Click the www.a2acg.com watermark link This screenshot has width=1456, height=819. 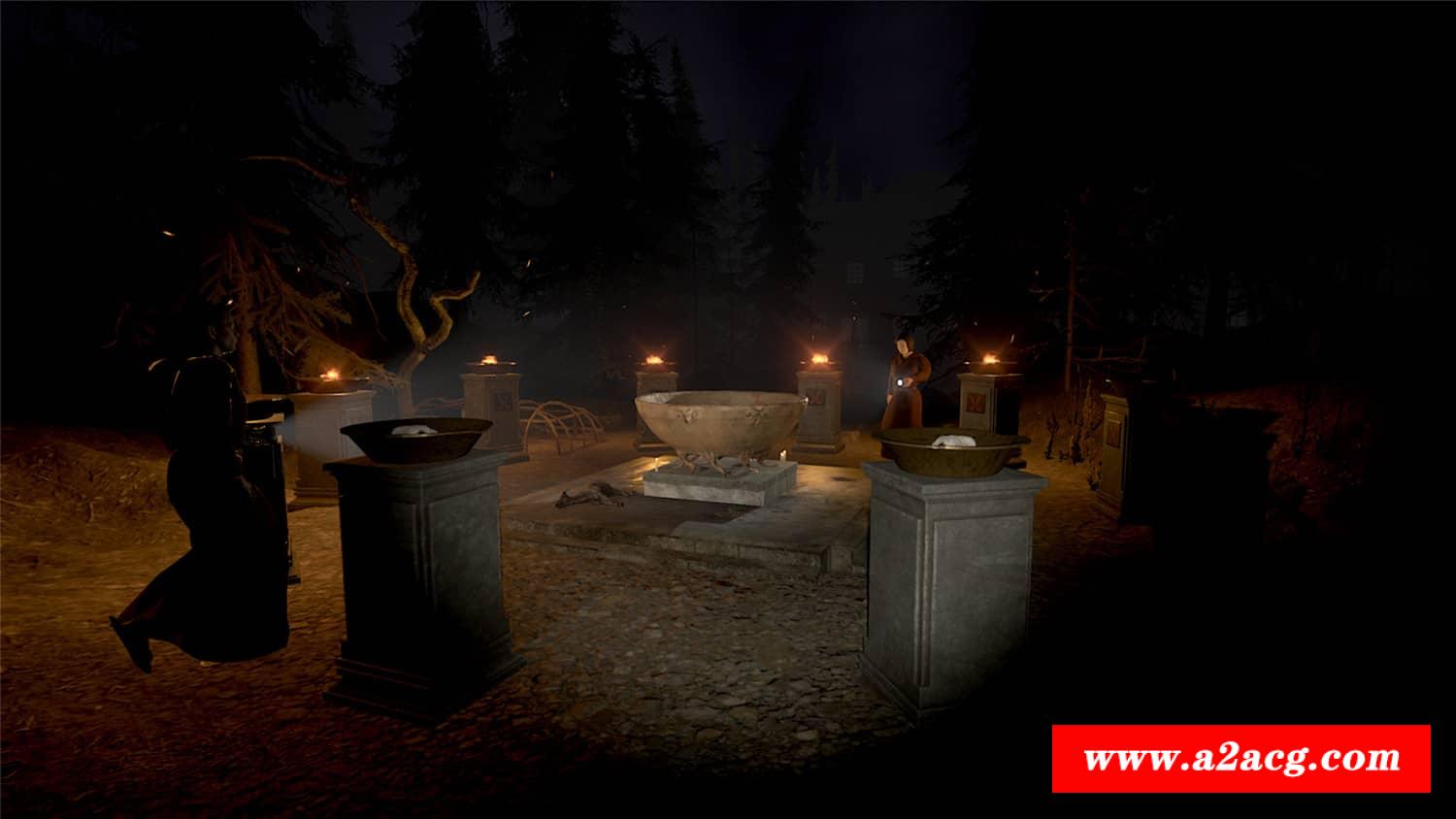point(1241,758)
